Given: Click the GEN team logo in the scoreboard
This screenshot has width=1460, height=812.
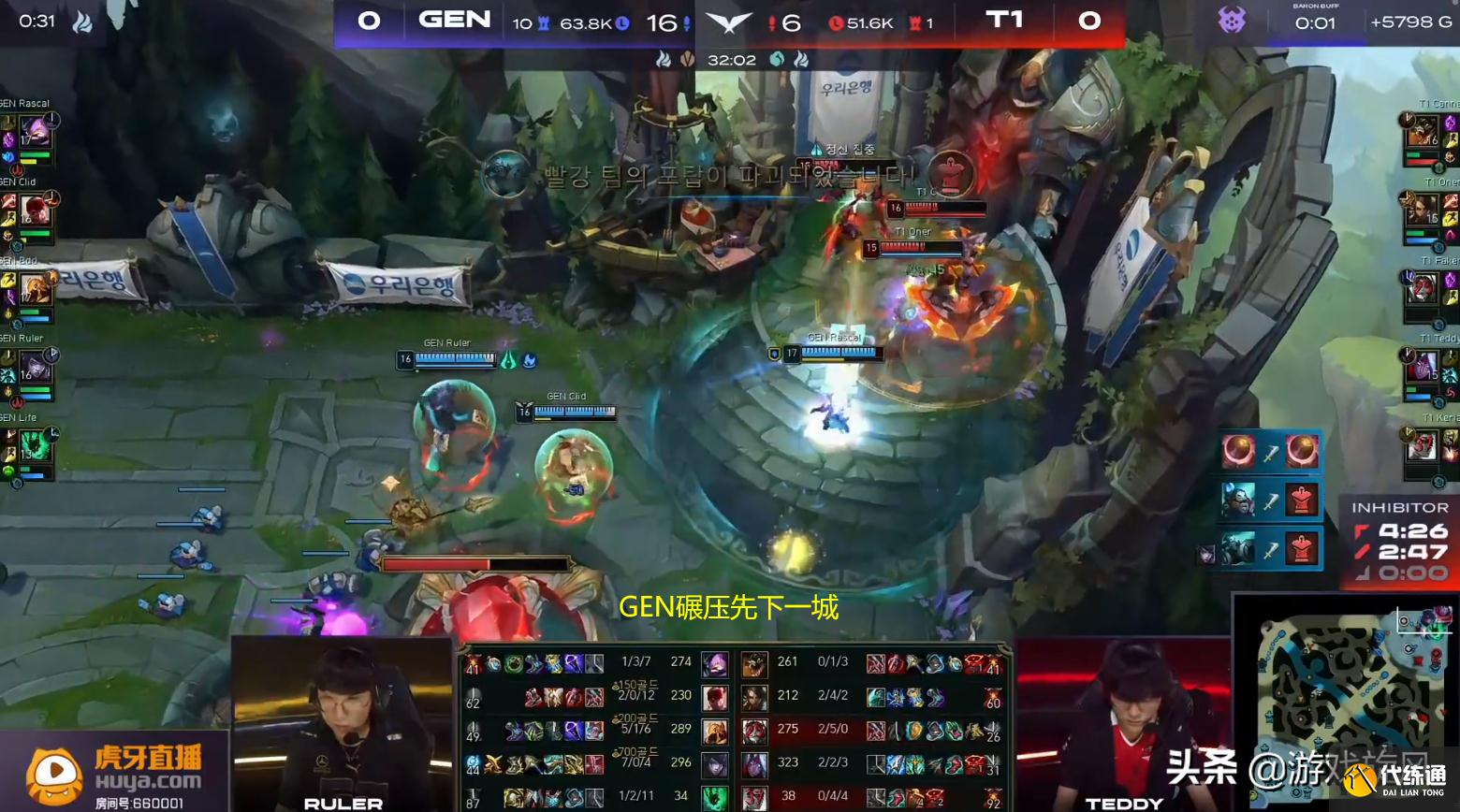Looking at the screenshot, I should pyautogui.click(x=456, y=22).
